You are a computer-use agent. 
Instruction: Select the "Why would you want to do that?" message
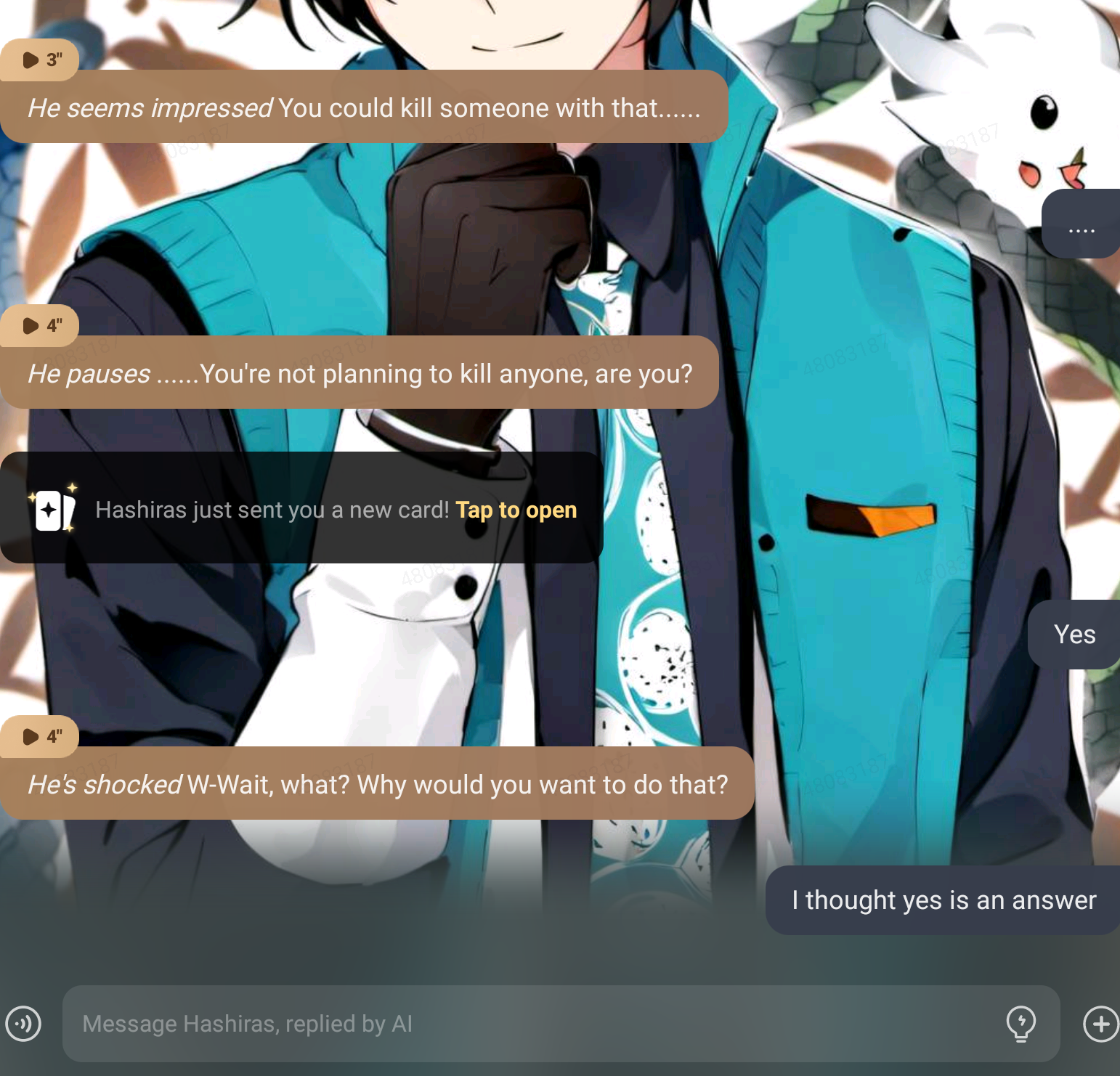coord(377,784)
